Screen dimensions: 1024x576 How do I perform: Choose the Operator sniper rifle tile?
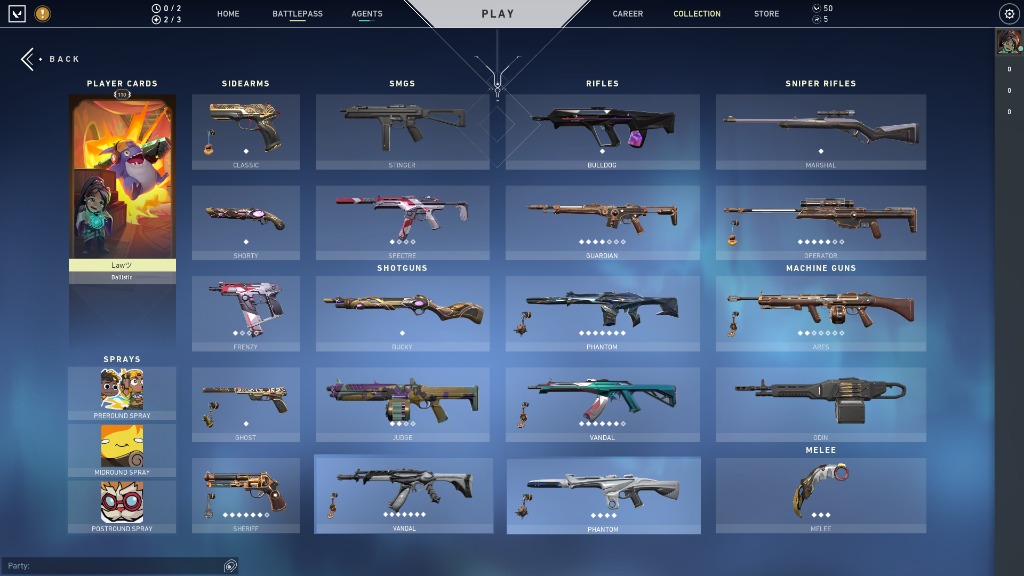pyautogui.click(x=820, y=222)
